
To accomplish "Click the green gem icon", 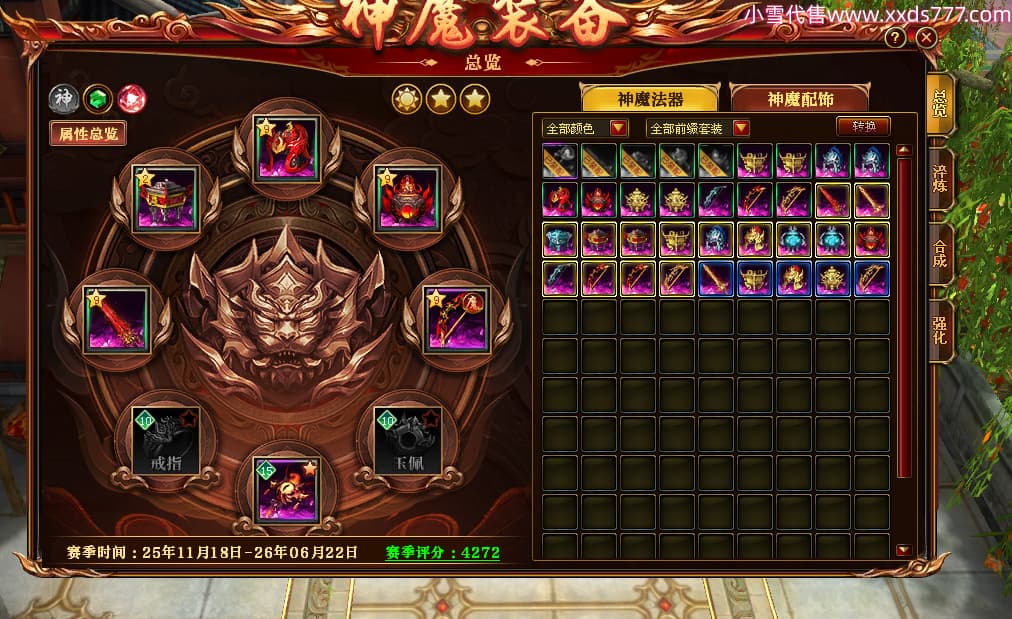I will (97, 99).
